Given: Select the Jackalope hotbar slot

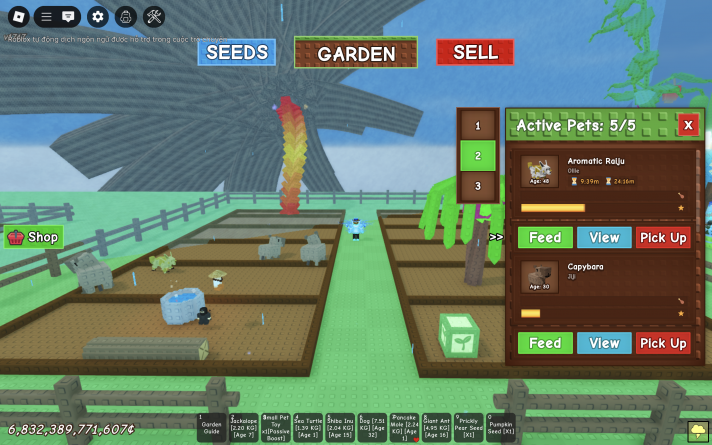Looking at the screenshot, I should [244, 428].
